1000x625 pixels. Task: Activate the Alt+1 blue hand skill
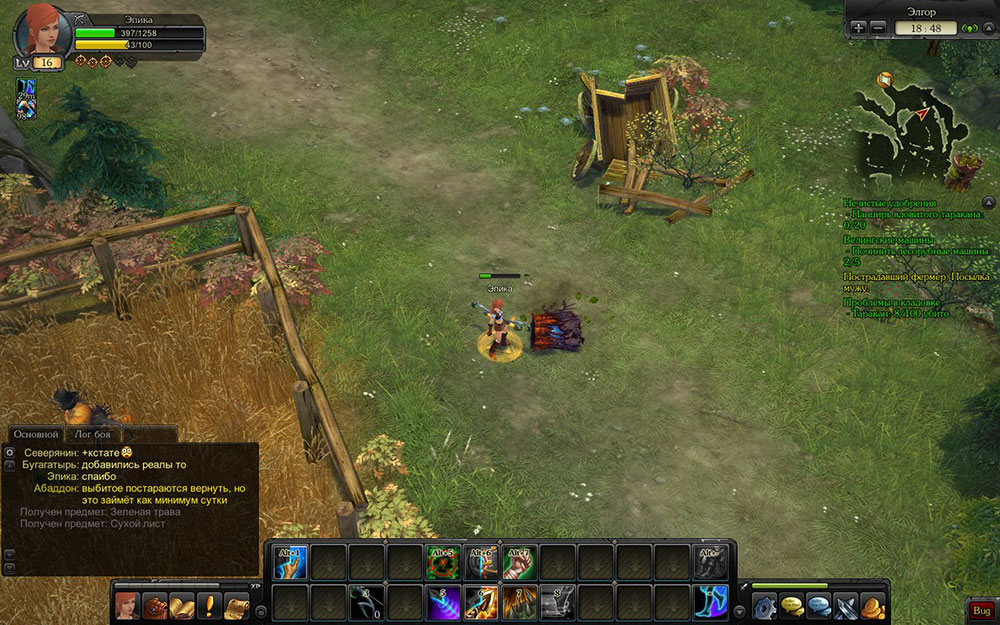(x=290, y=562)
